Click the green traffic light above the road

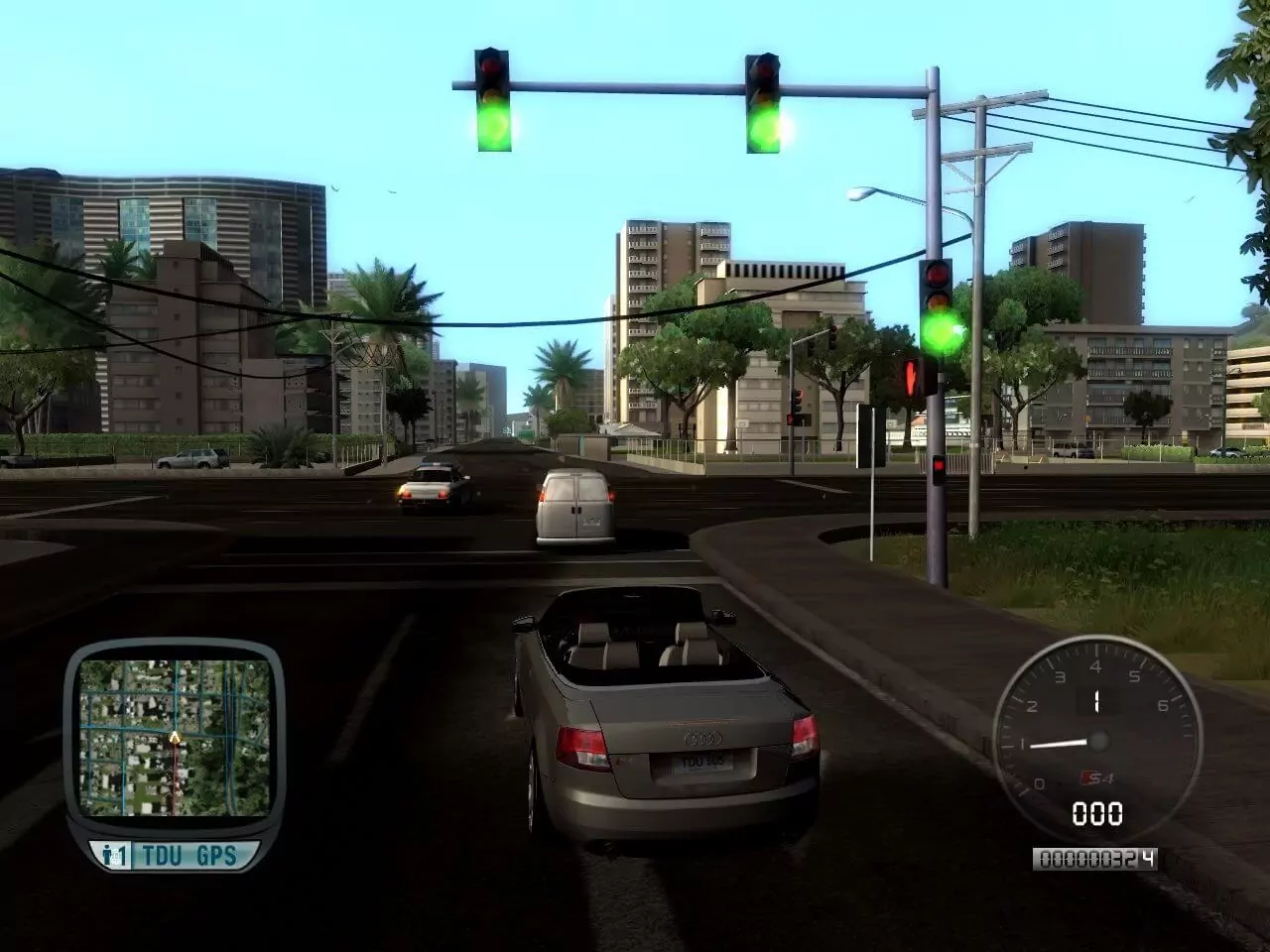coord(495,124)
